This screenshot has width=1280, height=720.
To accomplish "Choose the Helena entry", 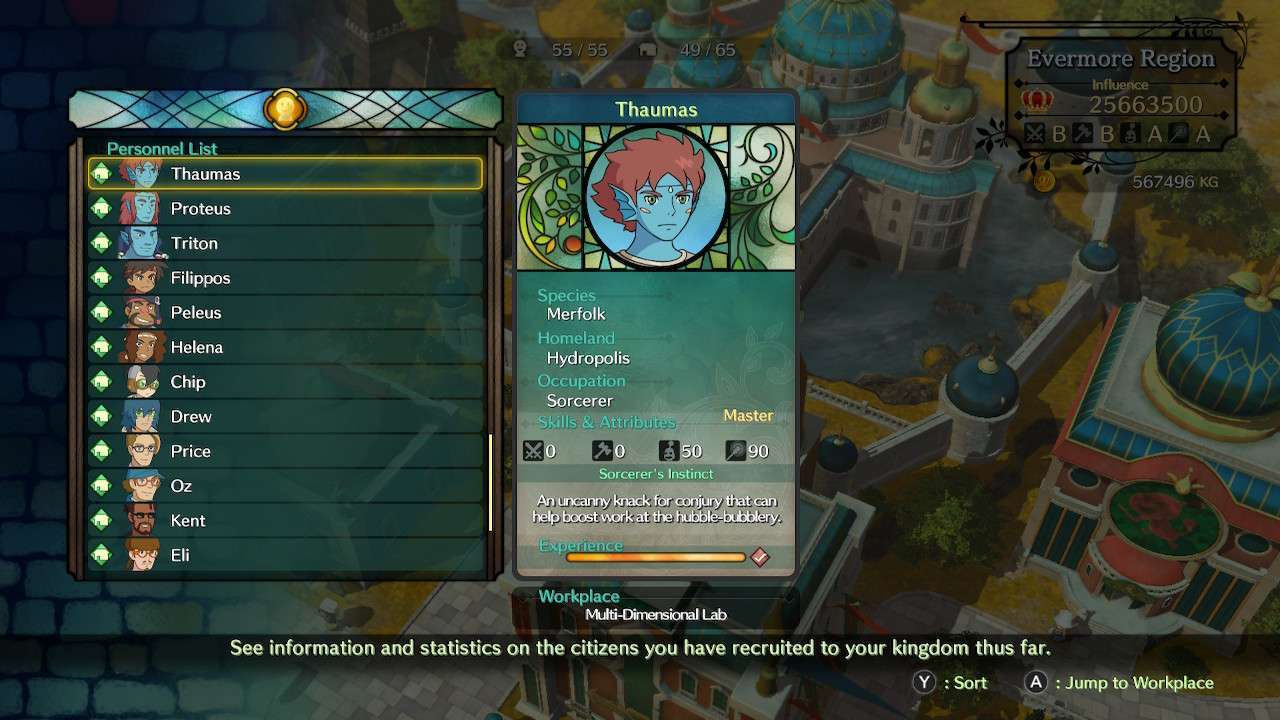I will pyautogui.click(x=285, y=347).
